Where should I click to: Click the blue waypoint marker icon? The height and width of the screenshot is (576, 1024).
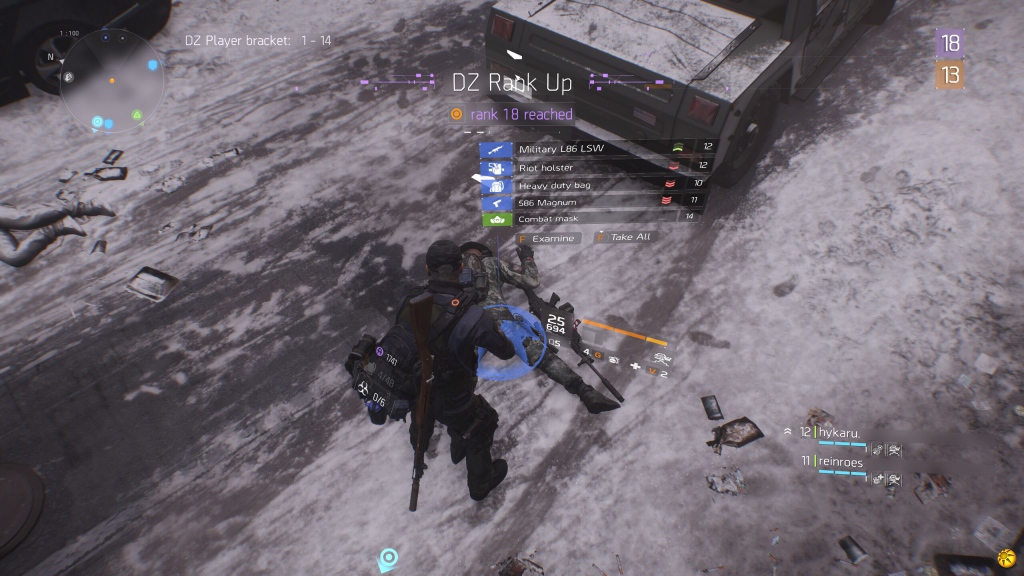tap(388, 557)
